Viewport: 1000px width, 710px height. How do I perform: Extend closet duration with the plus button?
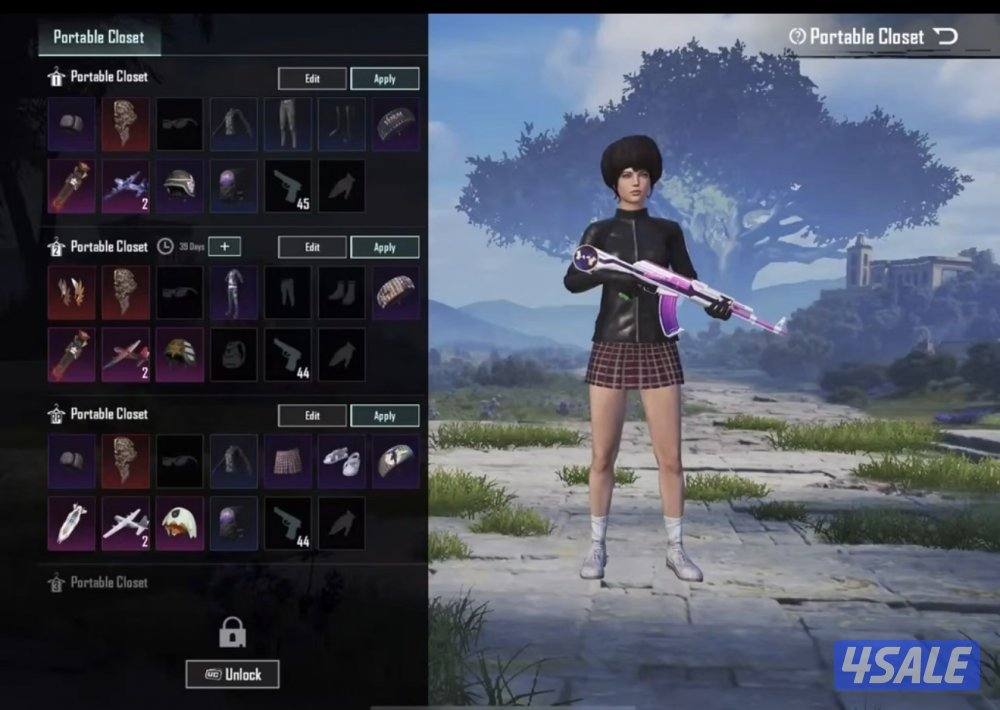pos(224,247)
